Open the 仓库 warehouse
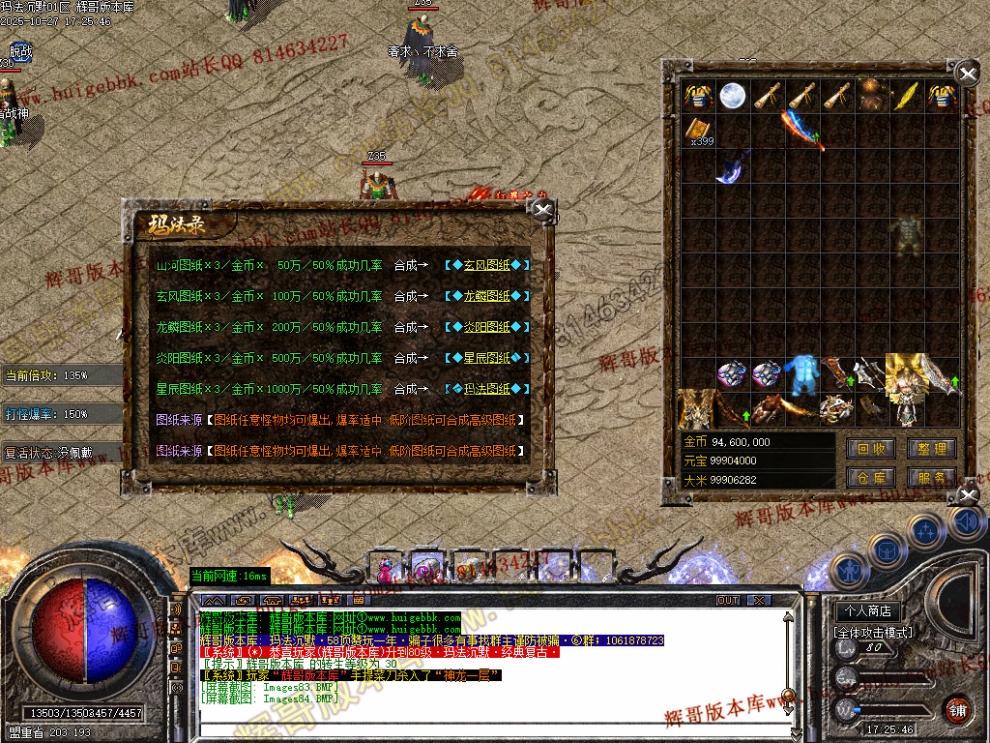The width and height of the screenshot is (990, 743). pos(871,478)
